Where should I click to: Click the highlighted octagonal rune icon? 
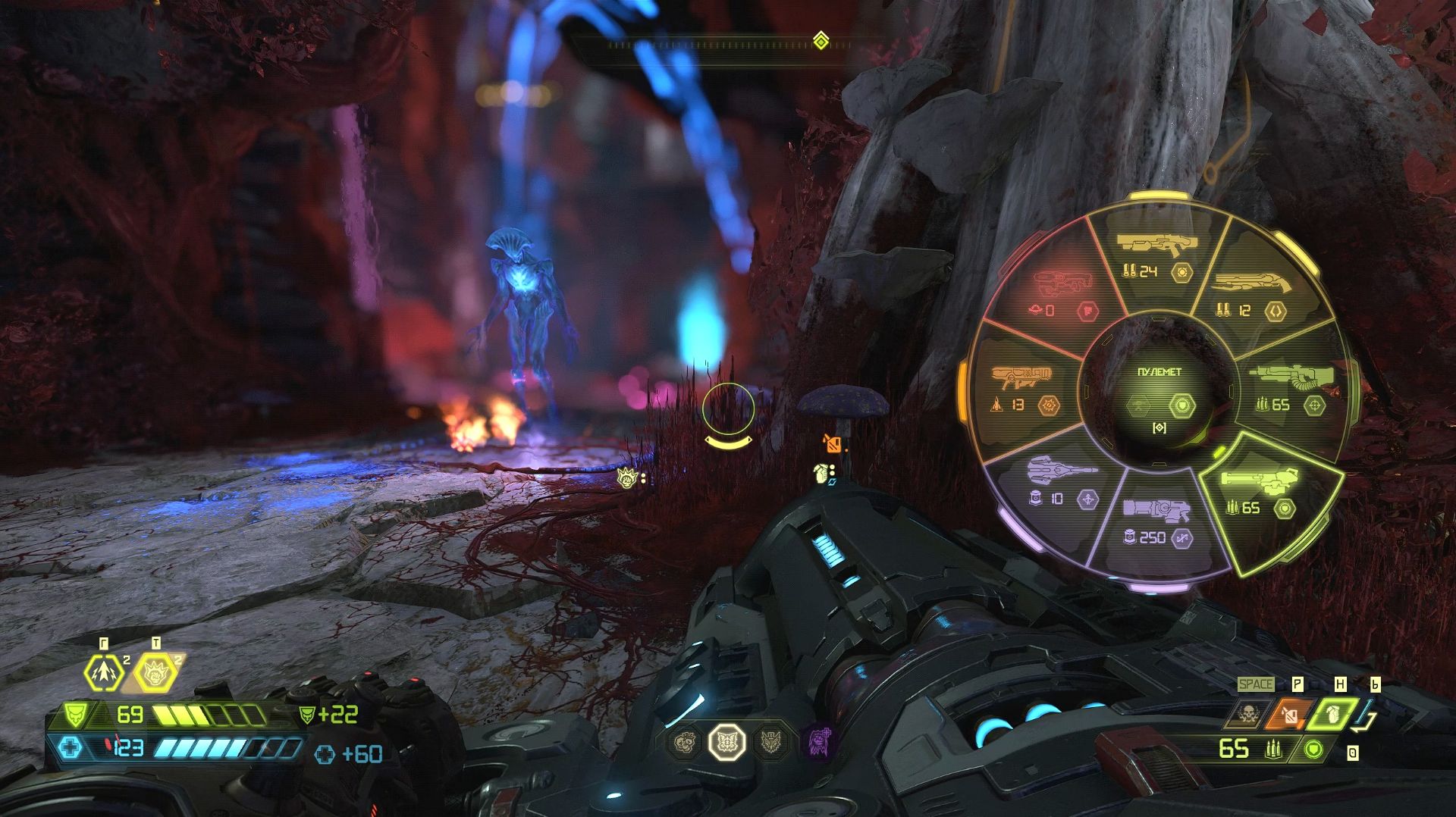726,741
